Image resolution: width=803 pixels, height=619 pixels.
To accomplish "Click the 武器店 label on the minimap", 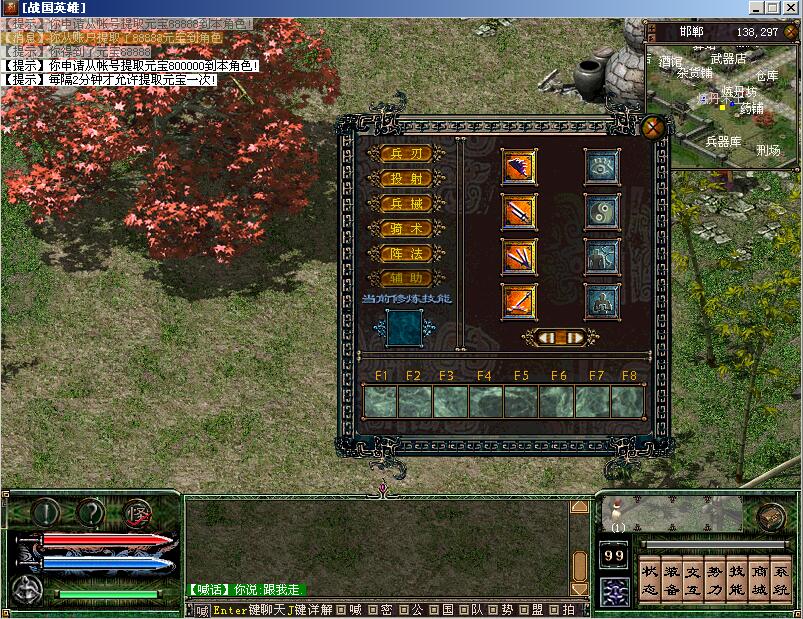I will coord(728,59).
